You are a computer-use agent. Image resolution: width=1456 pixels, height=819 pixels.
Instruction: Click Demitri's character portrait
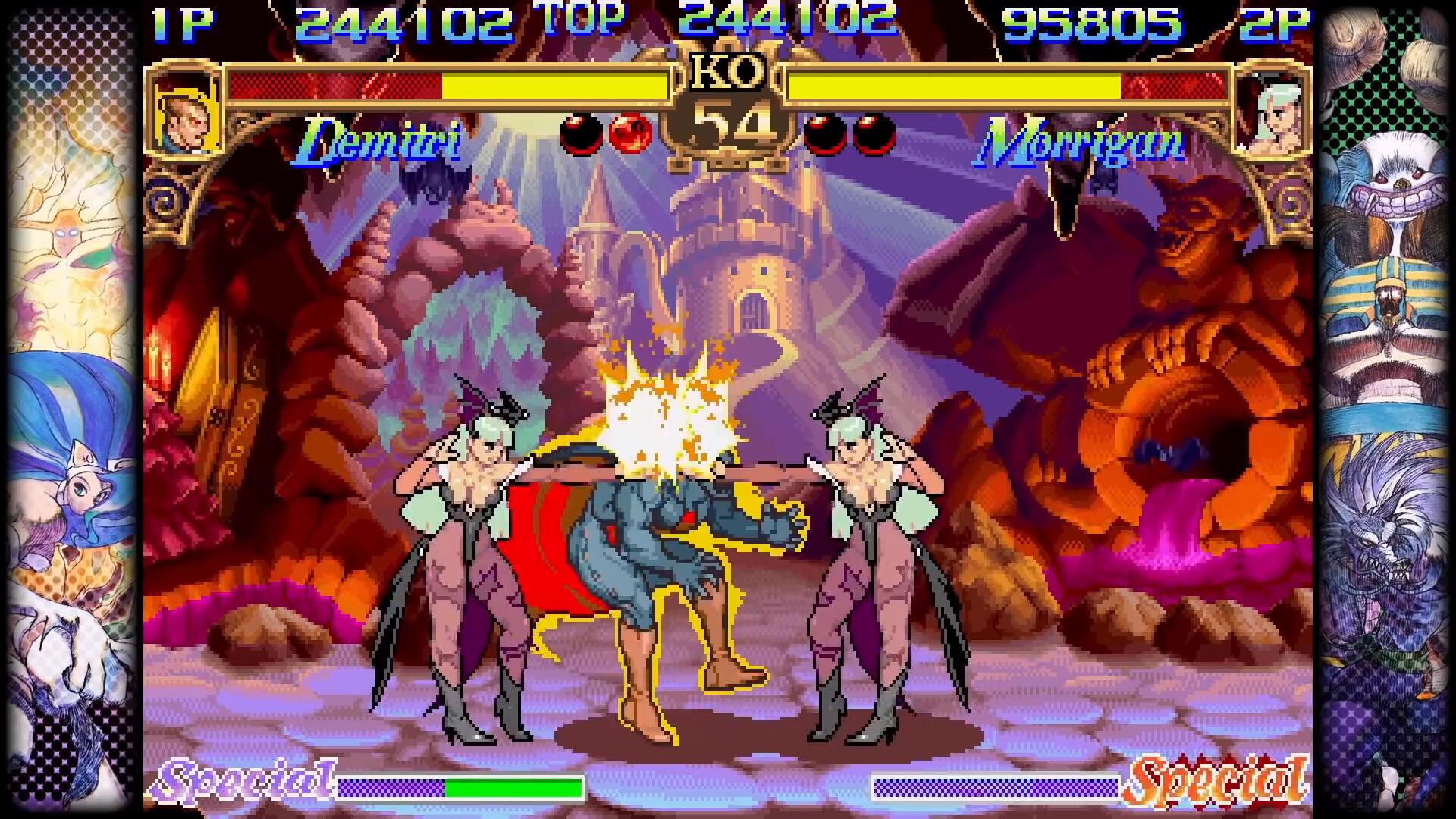point(187,114)
